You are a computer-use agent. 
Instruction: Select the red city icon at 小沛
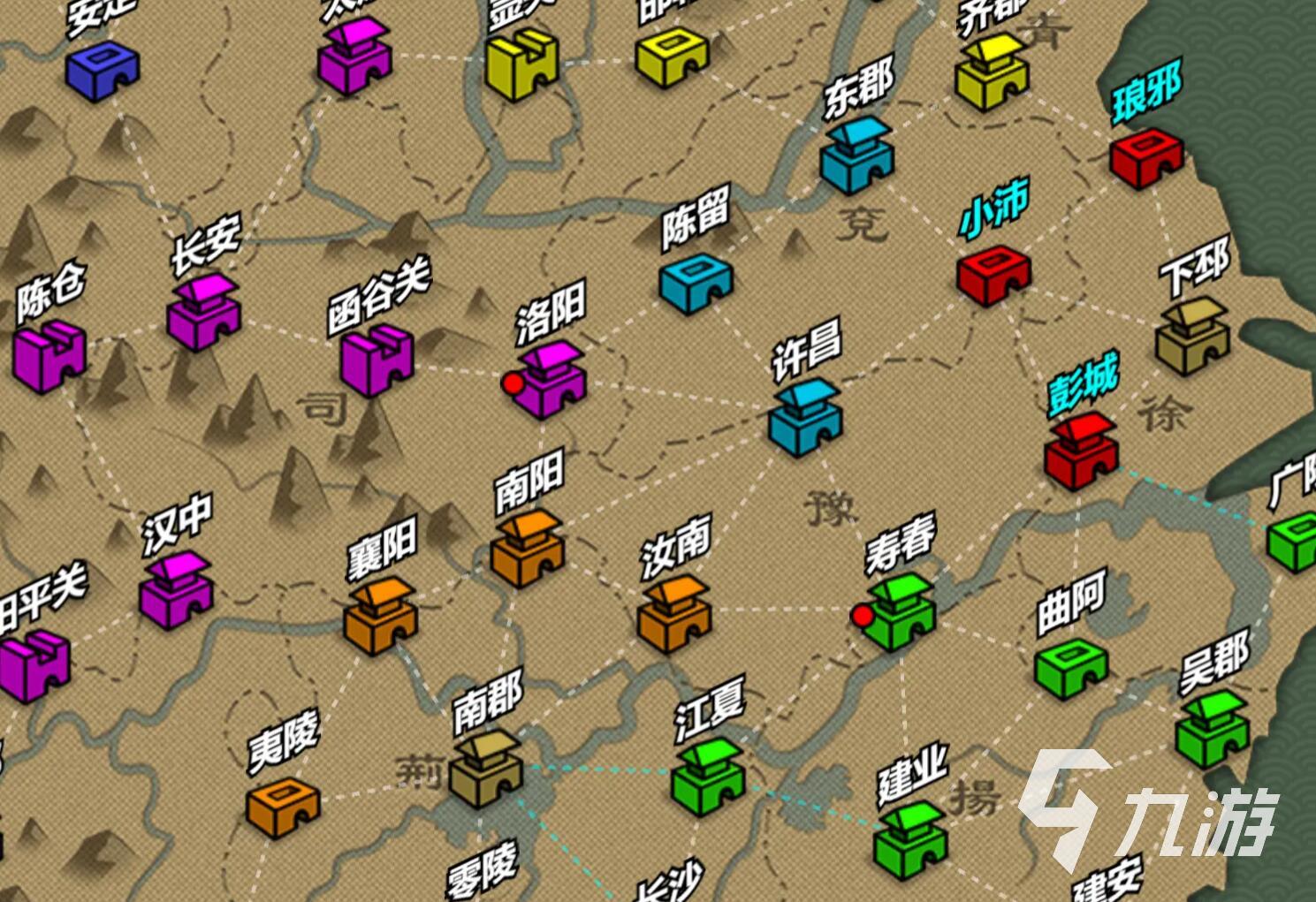[x=994, y=274]
